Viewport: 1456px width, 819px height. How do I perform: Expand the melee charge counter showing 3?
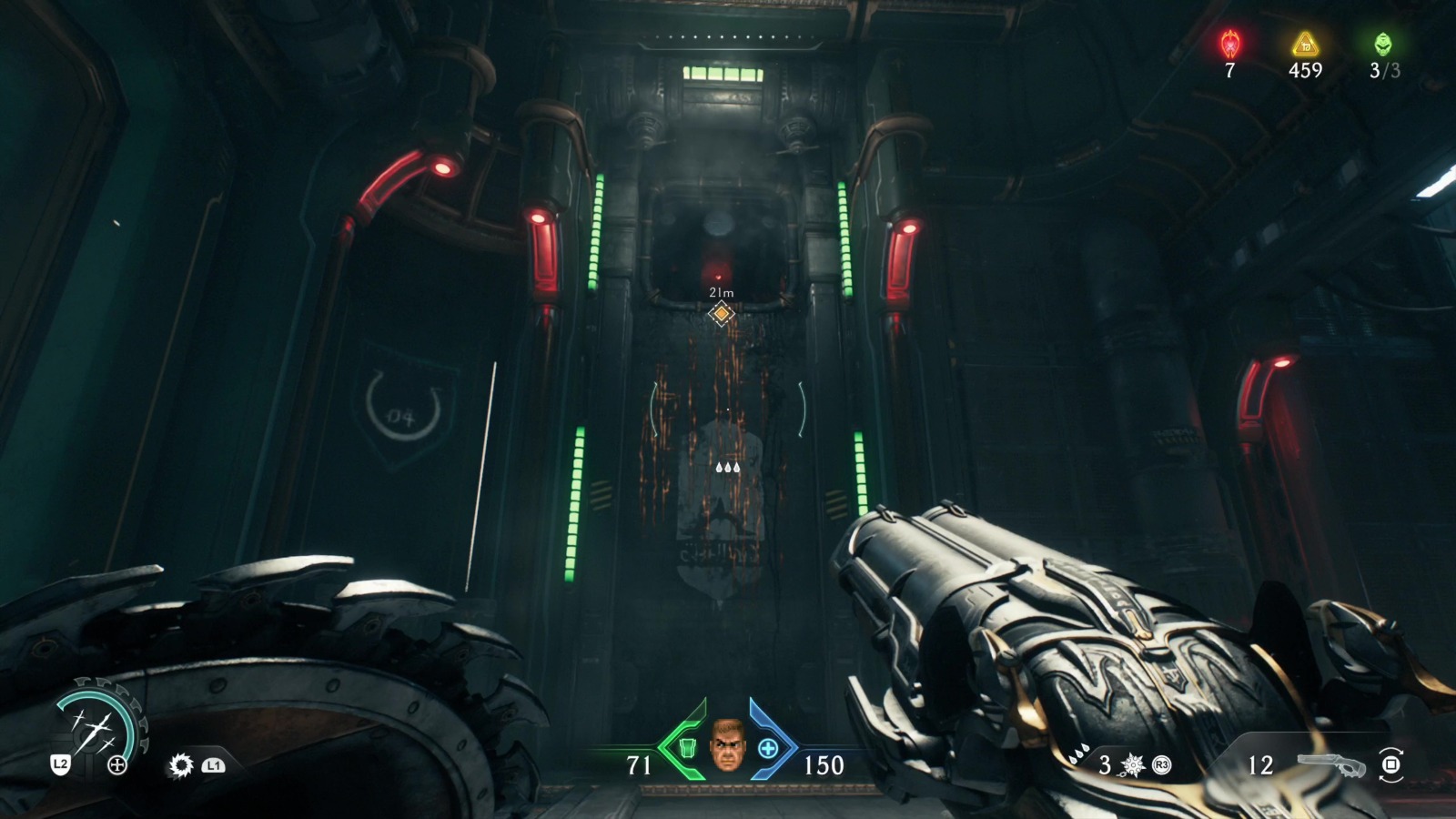pyautogui.click(x=1104, y=764)
